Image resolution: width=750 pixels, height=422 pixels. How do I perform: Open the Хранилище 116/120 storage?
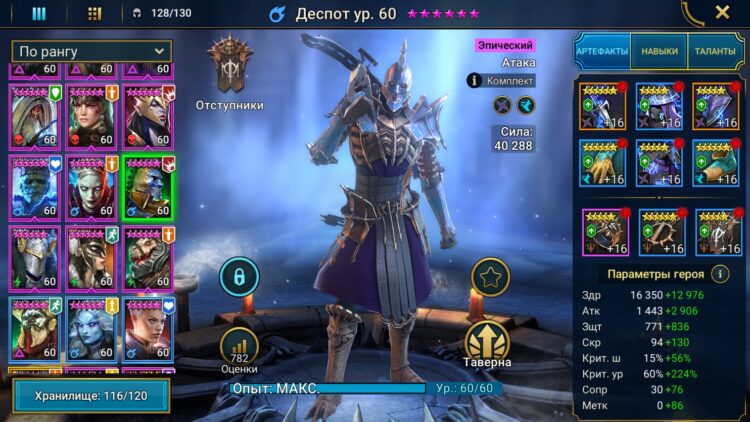(91, 396)
